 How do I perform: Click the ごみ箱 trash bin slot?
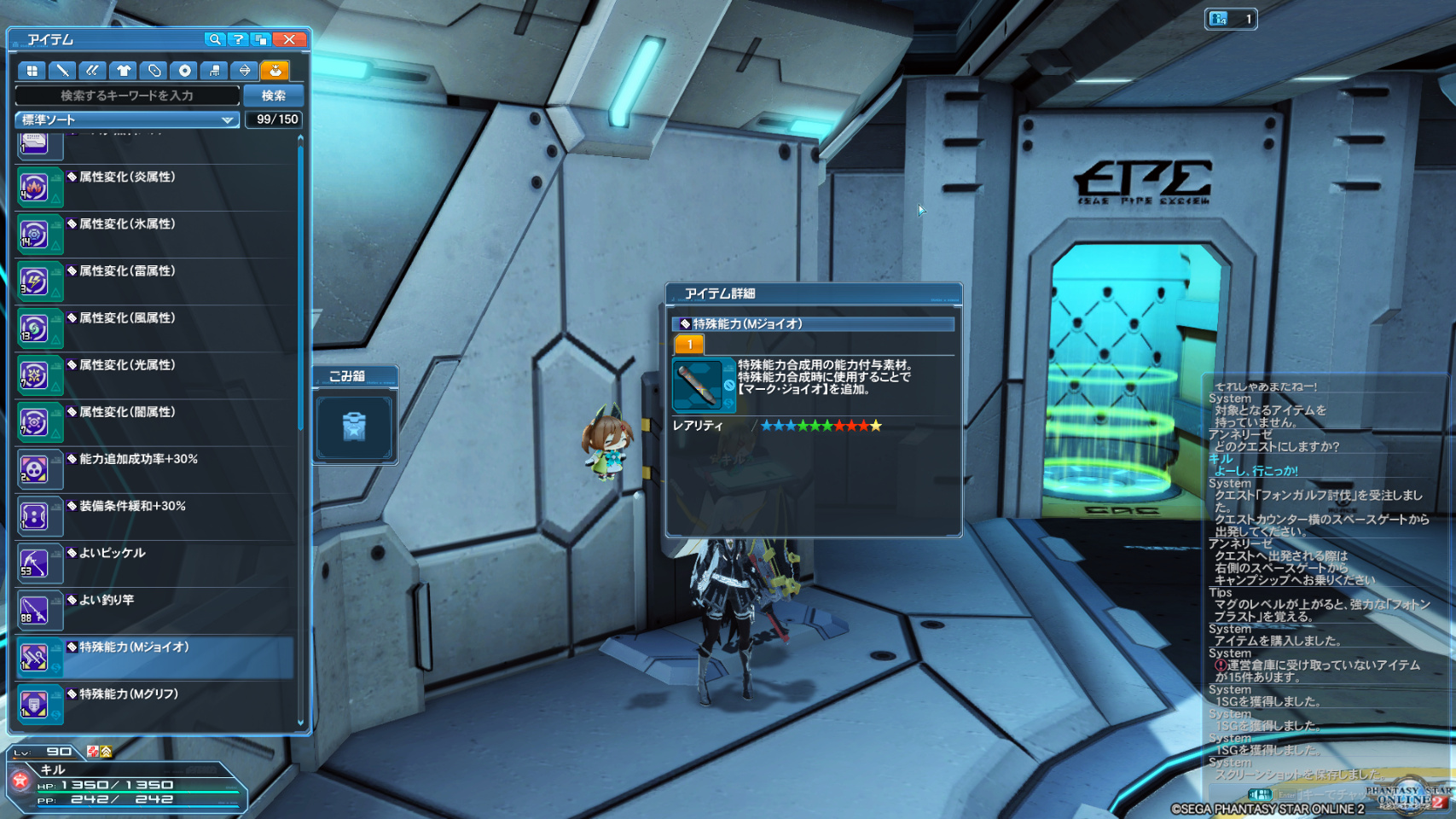(x=354, y=427)
